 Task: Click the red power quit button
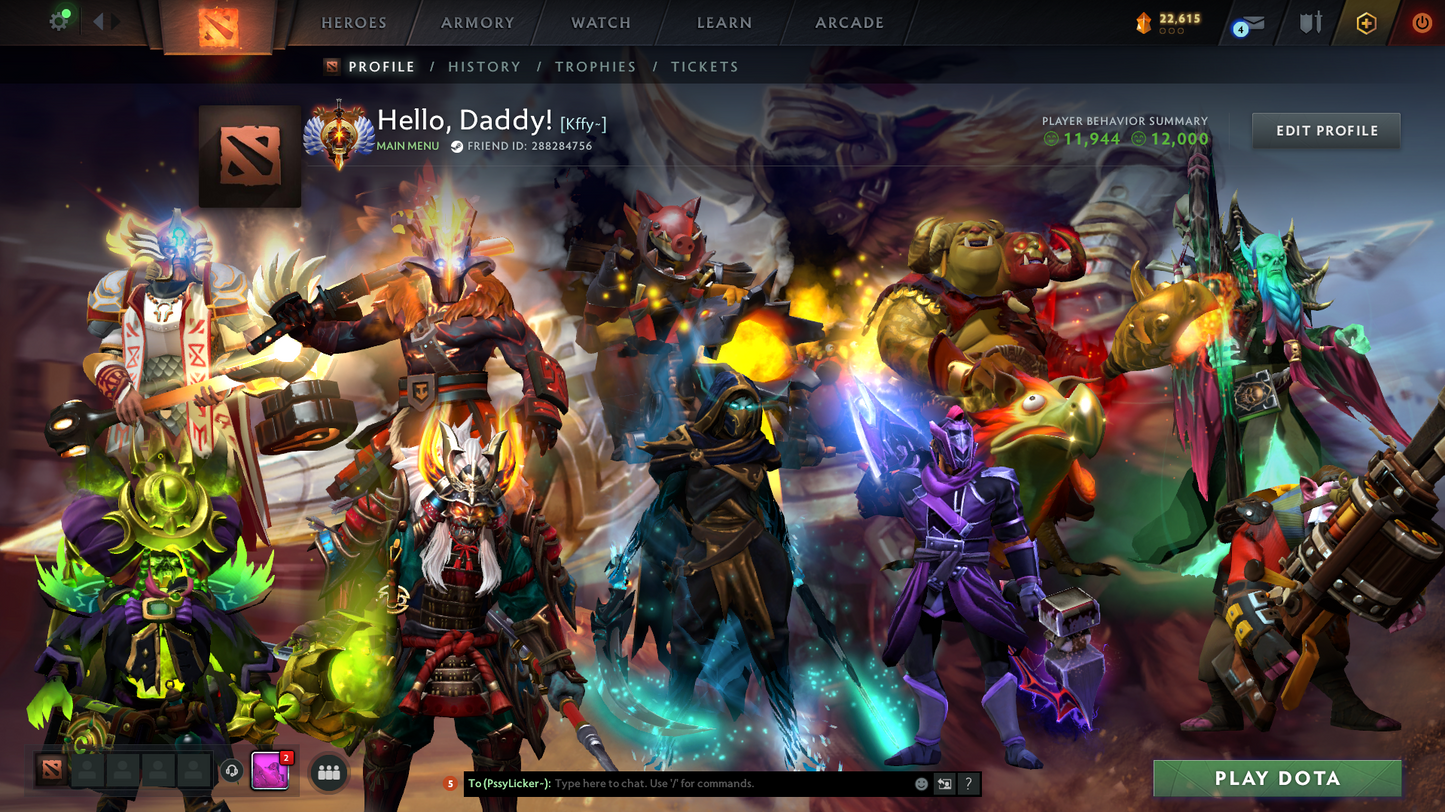1421,23
